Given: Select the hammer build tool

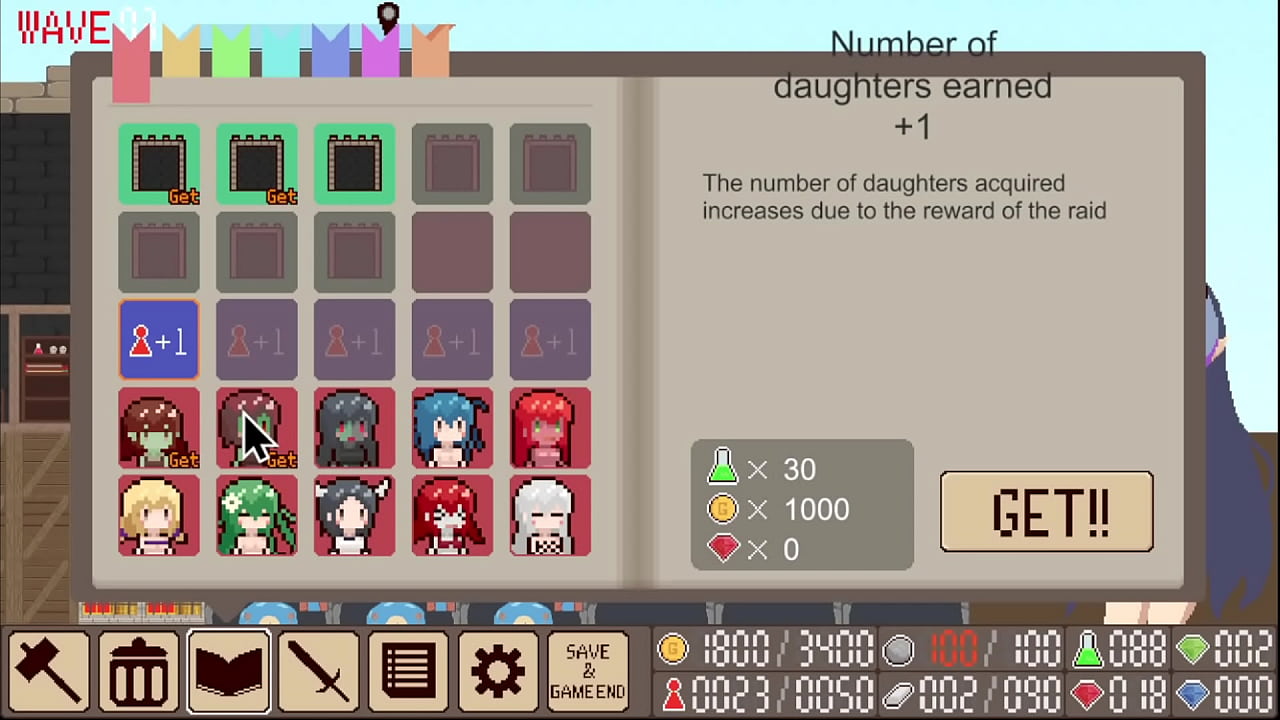Looking at the screenshot, I should [x=48, y=668].
